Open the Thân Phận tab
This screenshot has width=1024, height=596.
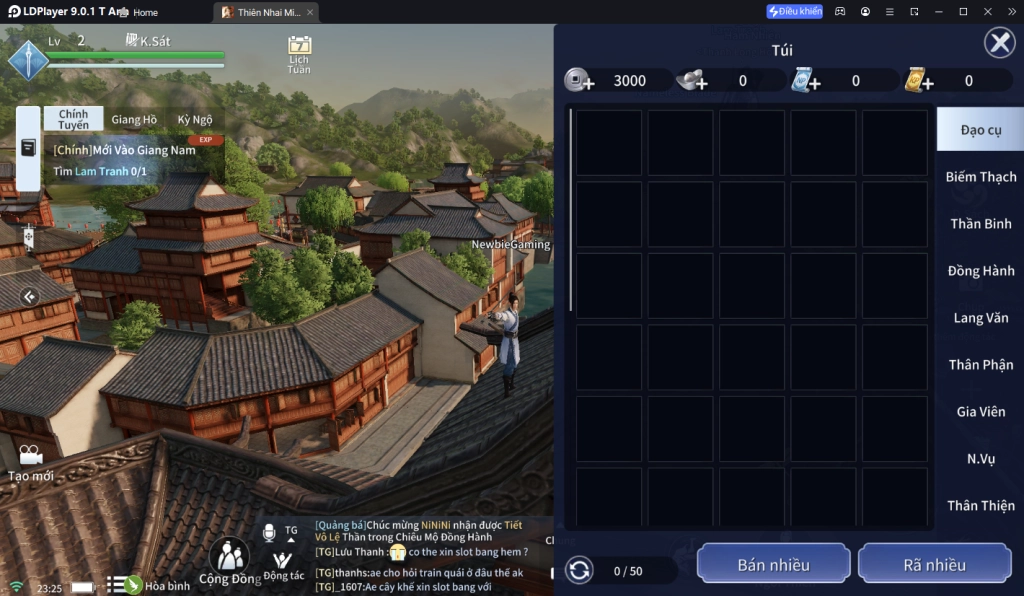(980, 365)
